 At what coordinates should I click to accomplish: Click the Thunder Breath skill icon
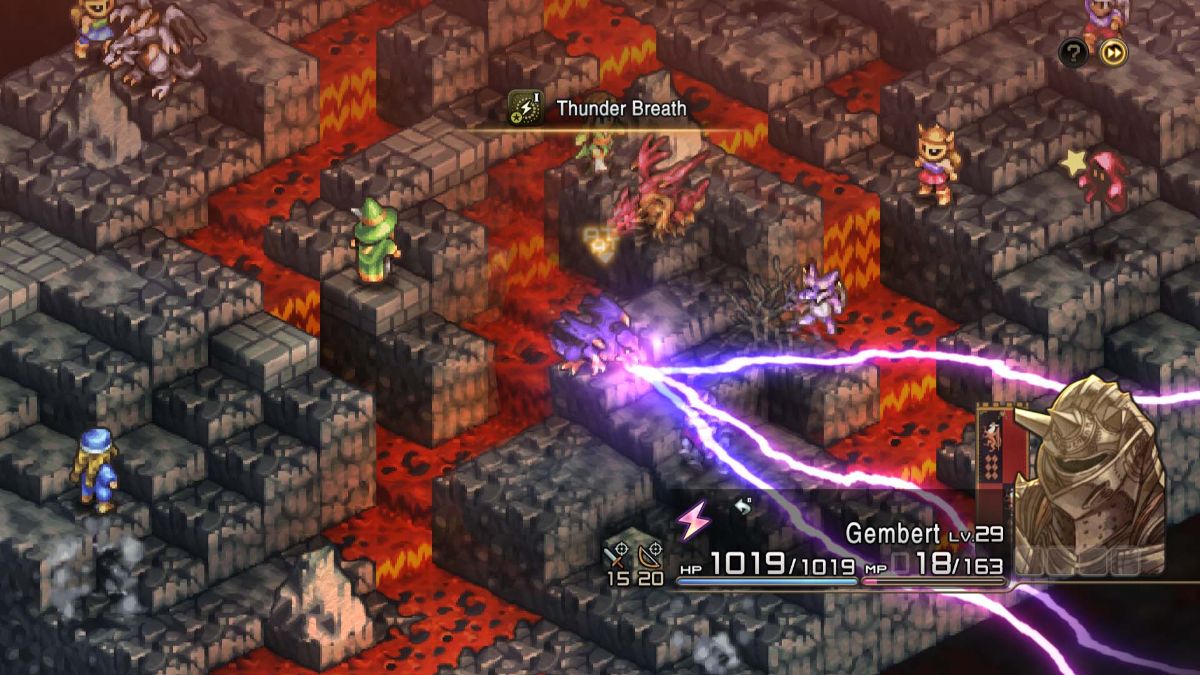click(525, 108)
